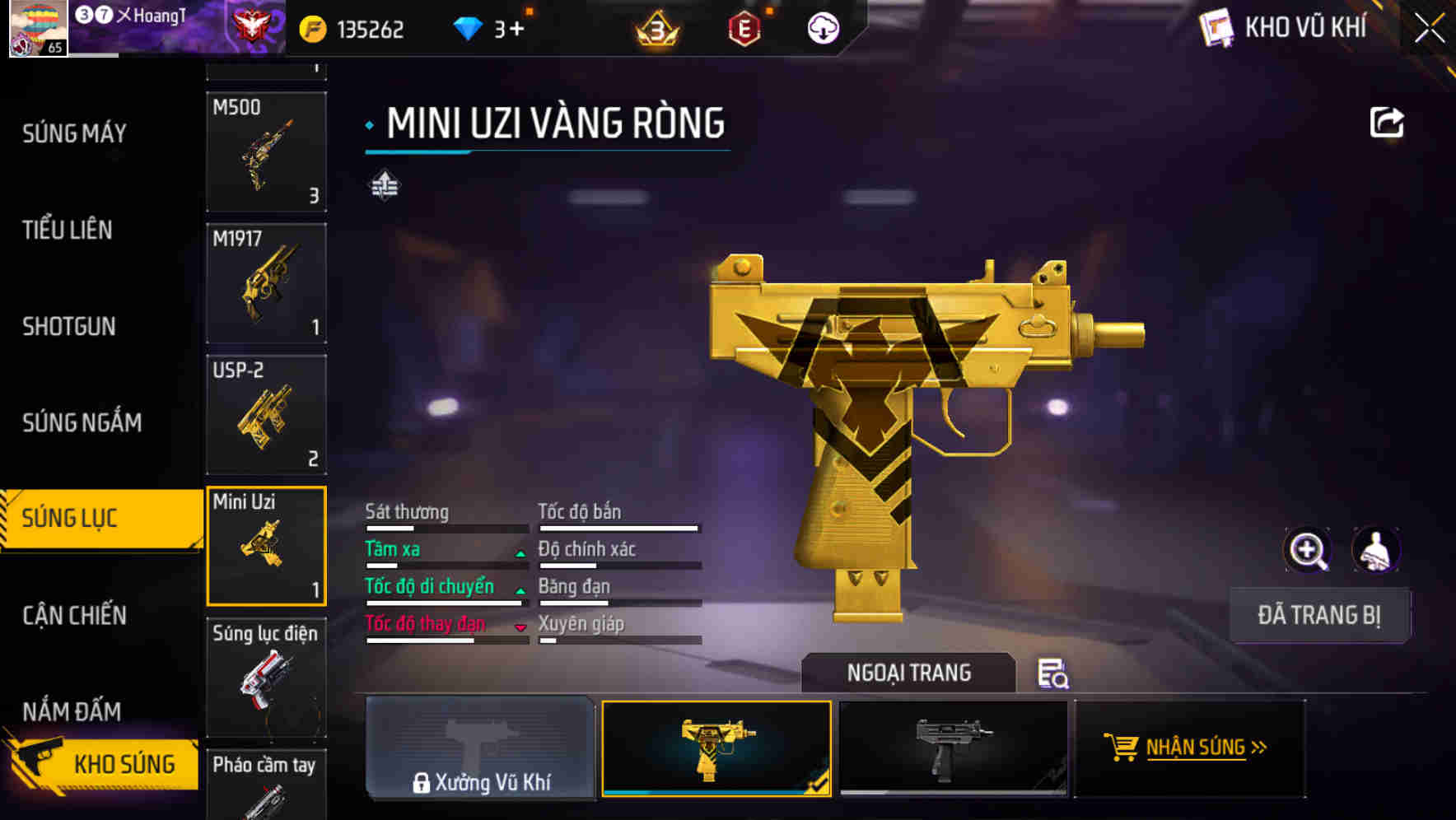This screenshot has width=1456, height=820.
Task: Choose the USP-2 weapon tile
Action: point(266,414)
